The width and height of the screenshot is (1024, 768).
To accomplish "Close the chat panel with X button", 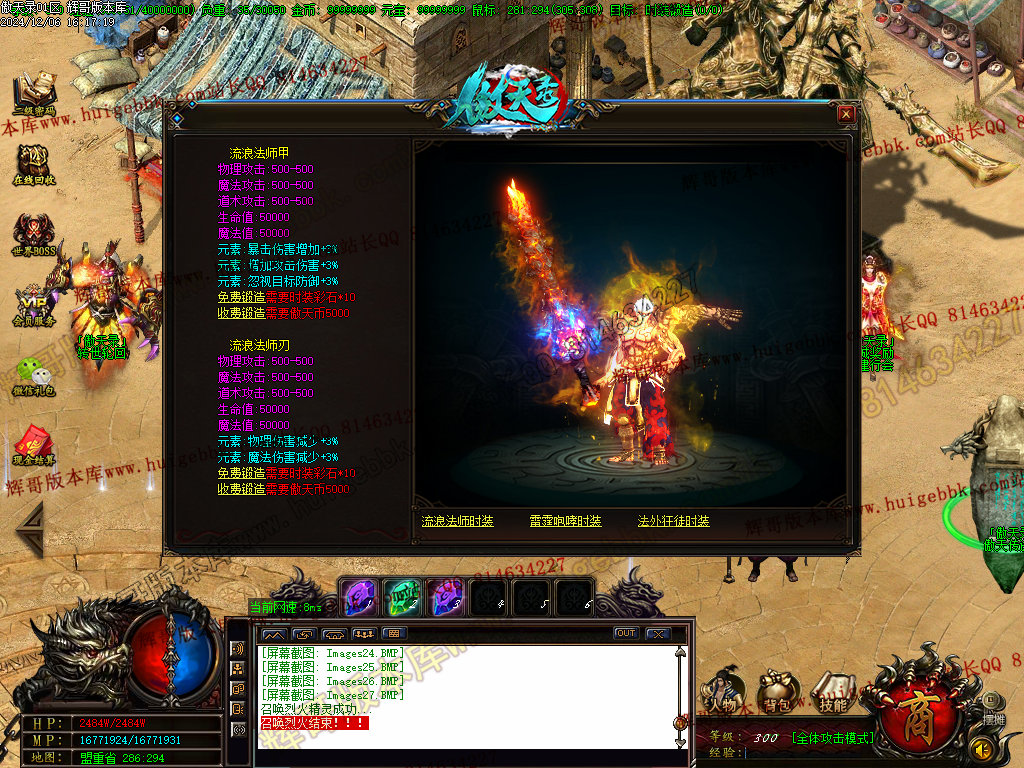I will coord(657,633).
